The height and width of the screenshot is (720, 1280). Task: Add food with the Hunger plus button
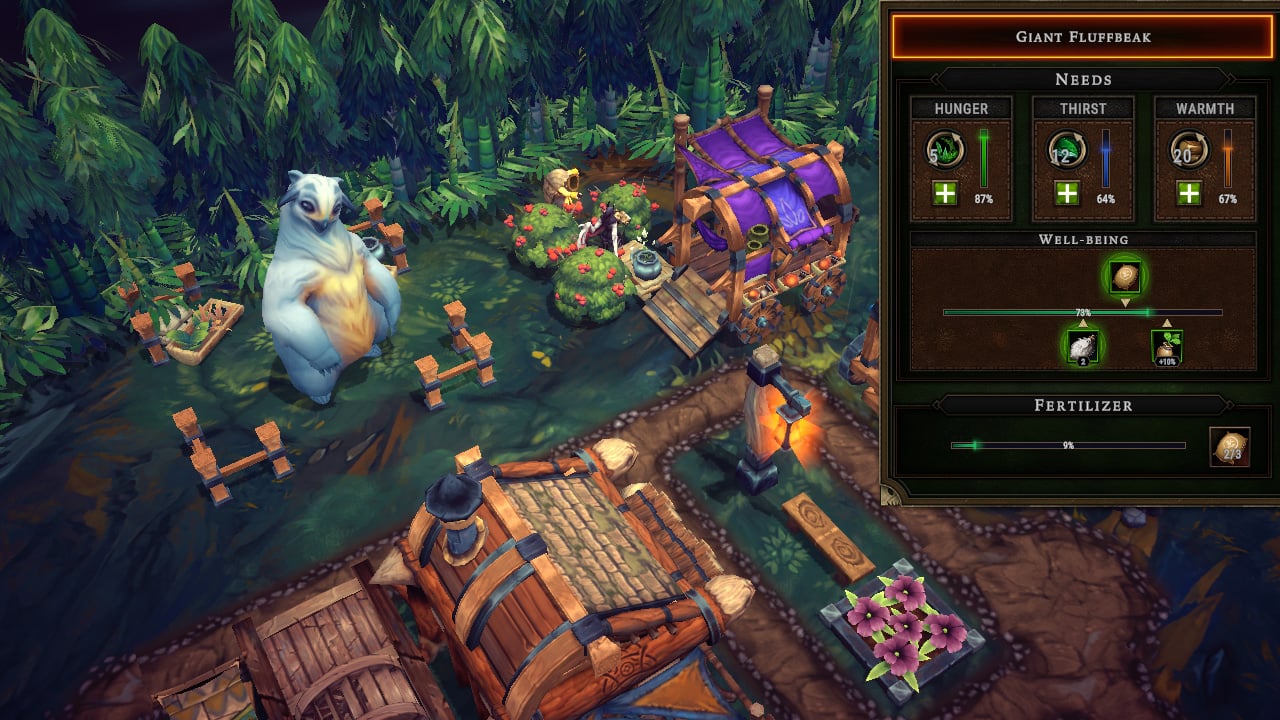point(945,193)
